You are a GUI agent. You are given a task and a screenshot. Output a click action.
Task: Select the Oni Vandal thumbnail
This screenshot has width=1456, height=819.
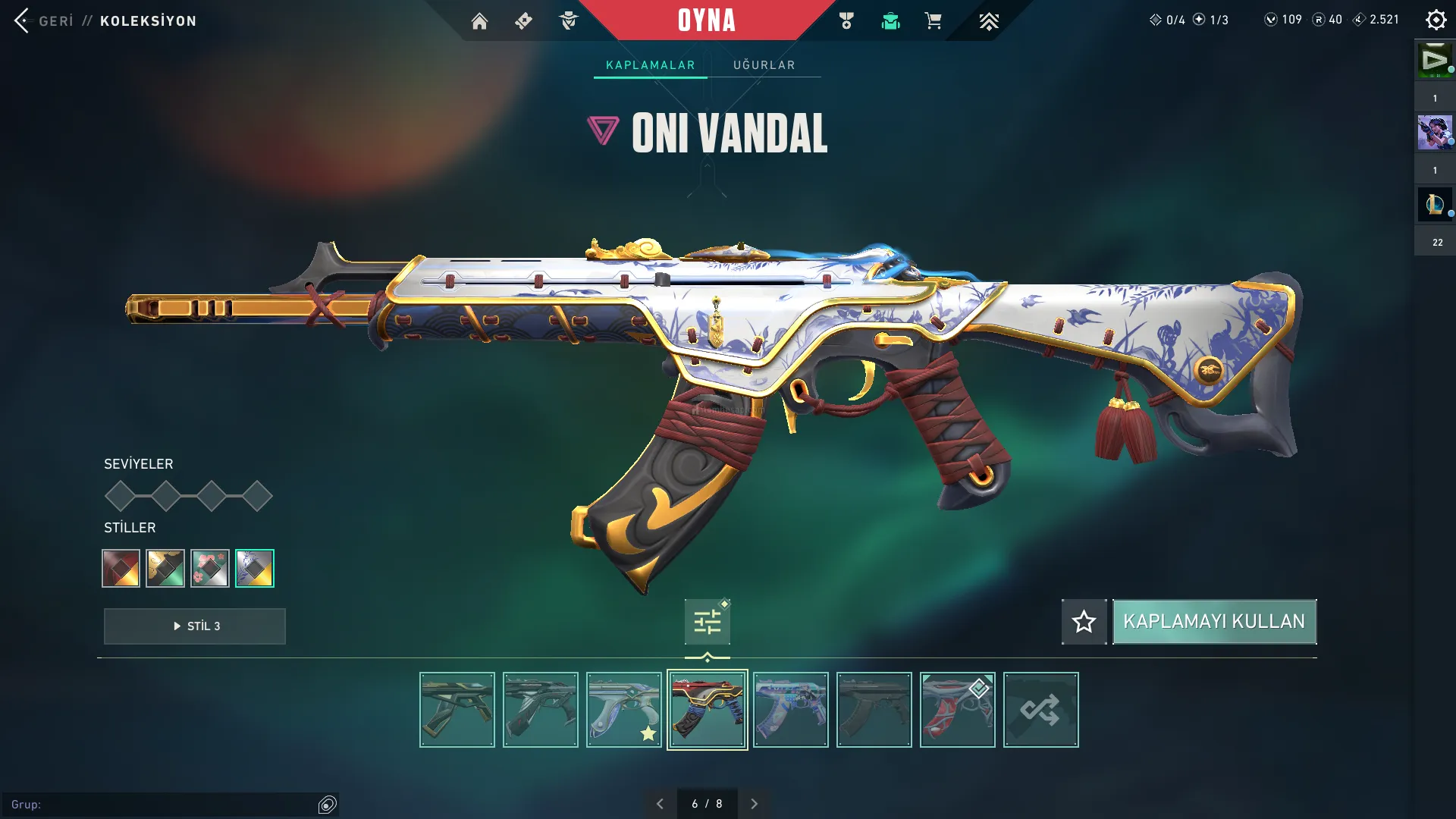point(707,710)
